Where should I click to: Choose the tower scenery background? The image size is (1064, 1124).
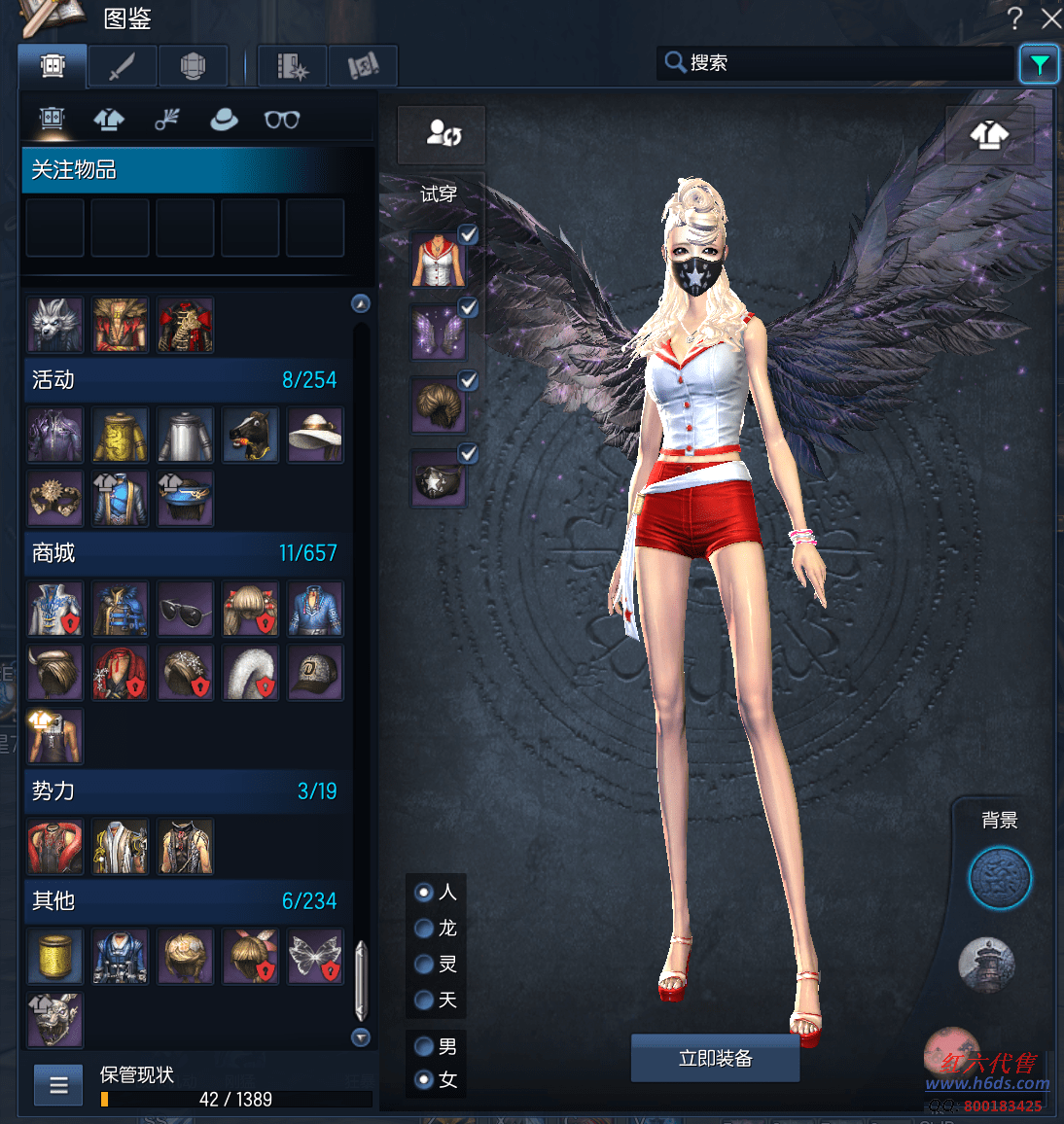(x=986, y=965)
